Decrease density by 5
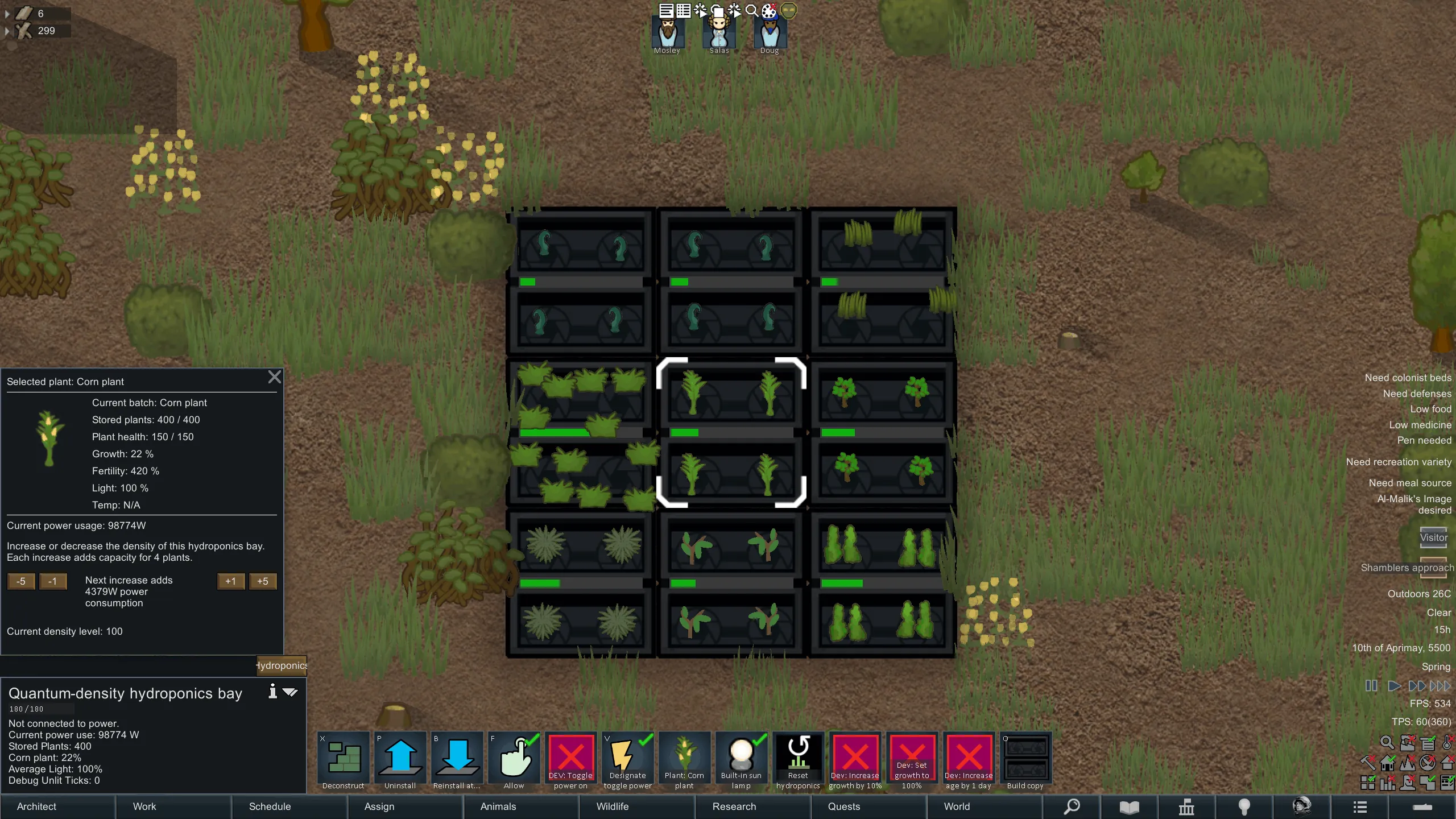 (x=21, y=581)
